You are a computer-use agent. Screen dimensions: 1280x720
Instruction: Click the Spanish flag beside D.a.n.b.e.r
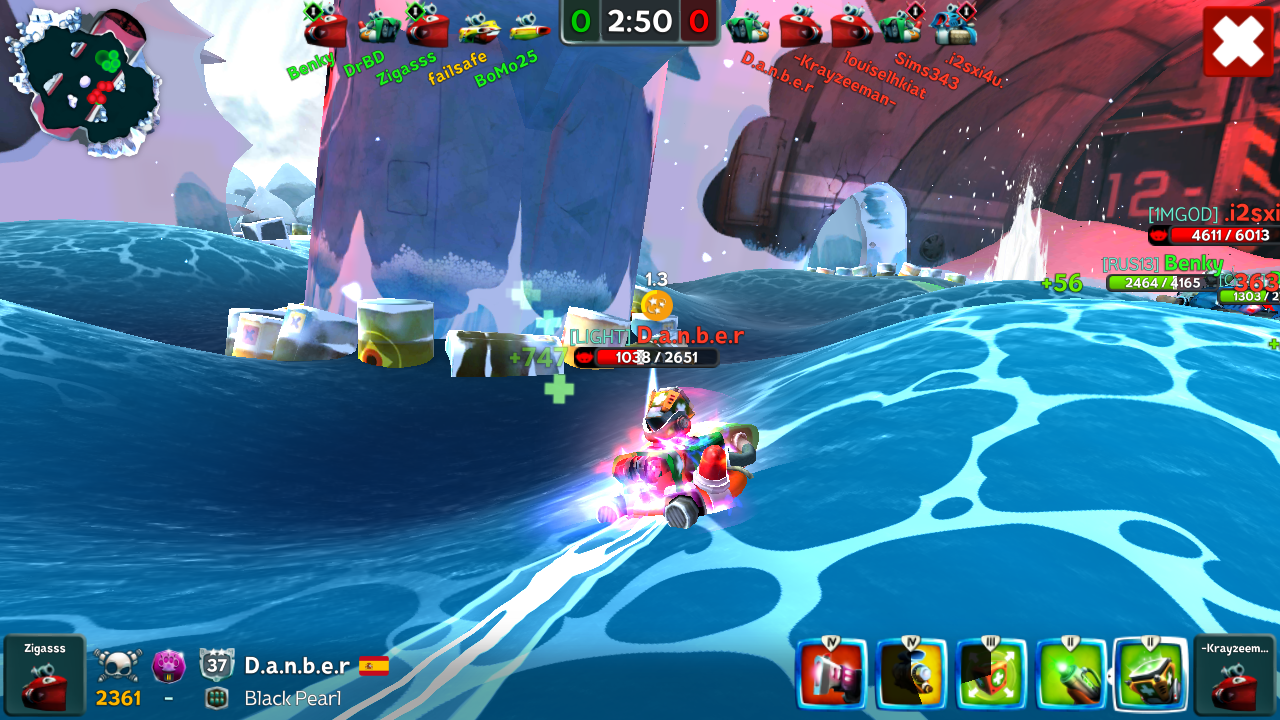click(x=374, y=665)
